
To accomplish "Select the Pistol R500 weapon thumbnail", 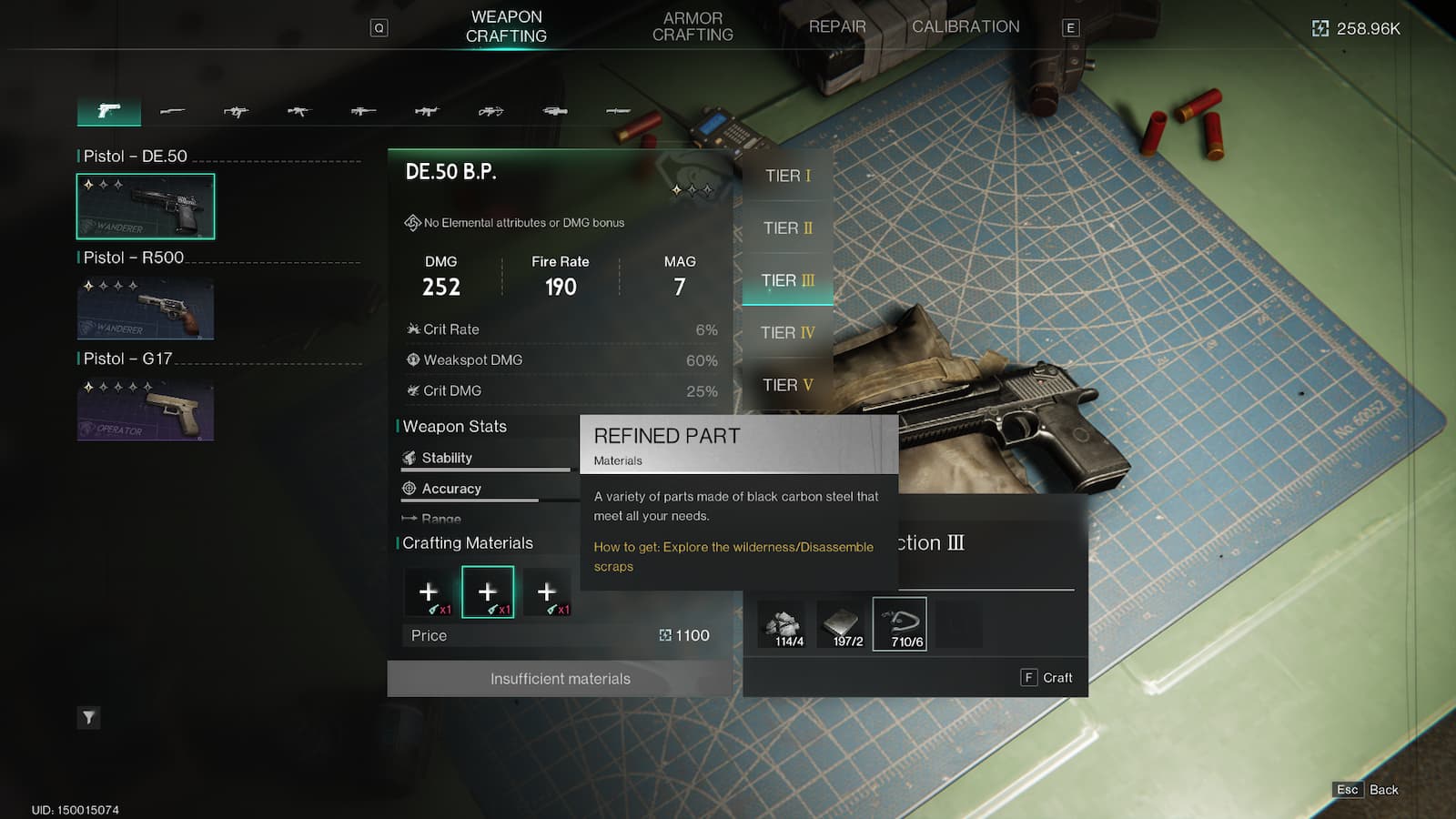I will point(146,309).
